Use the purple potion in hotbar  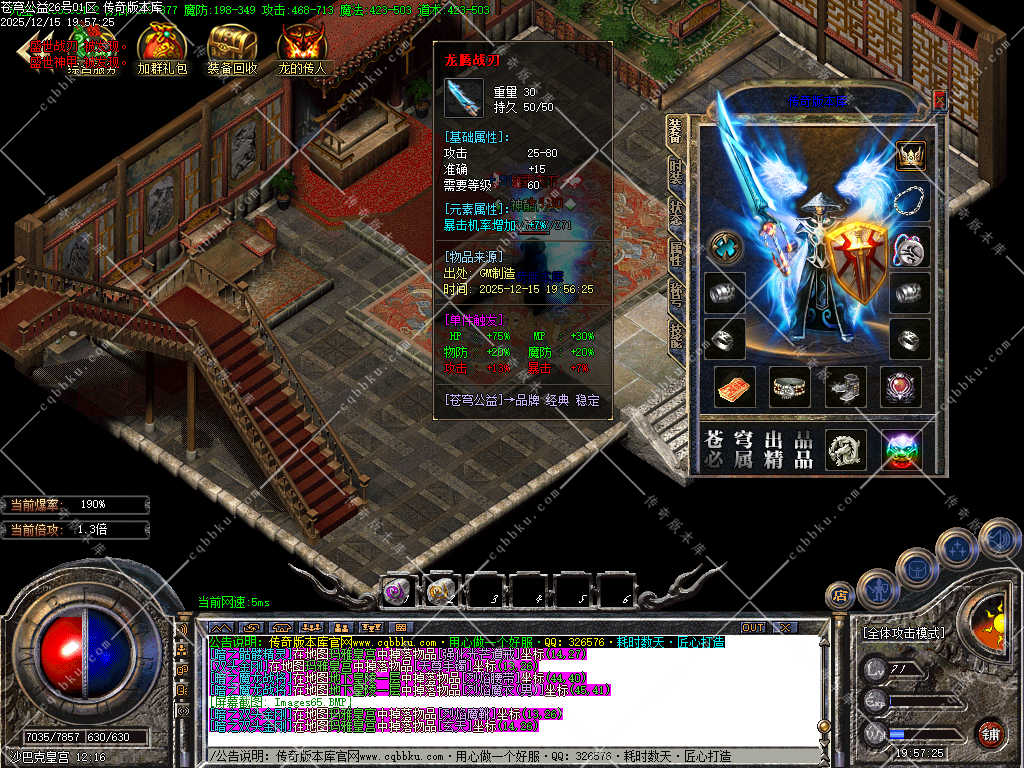pos(397,592)
